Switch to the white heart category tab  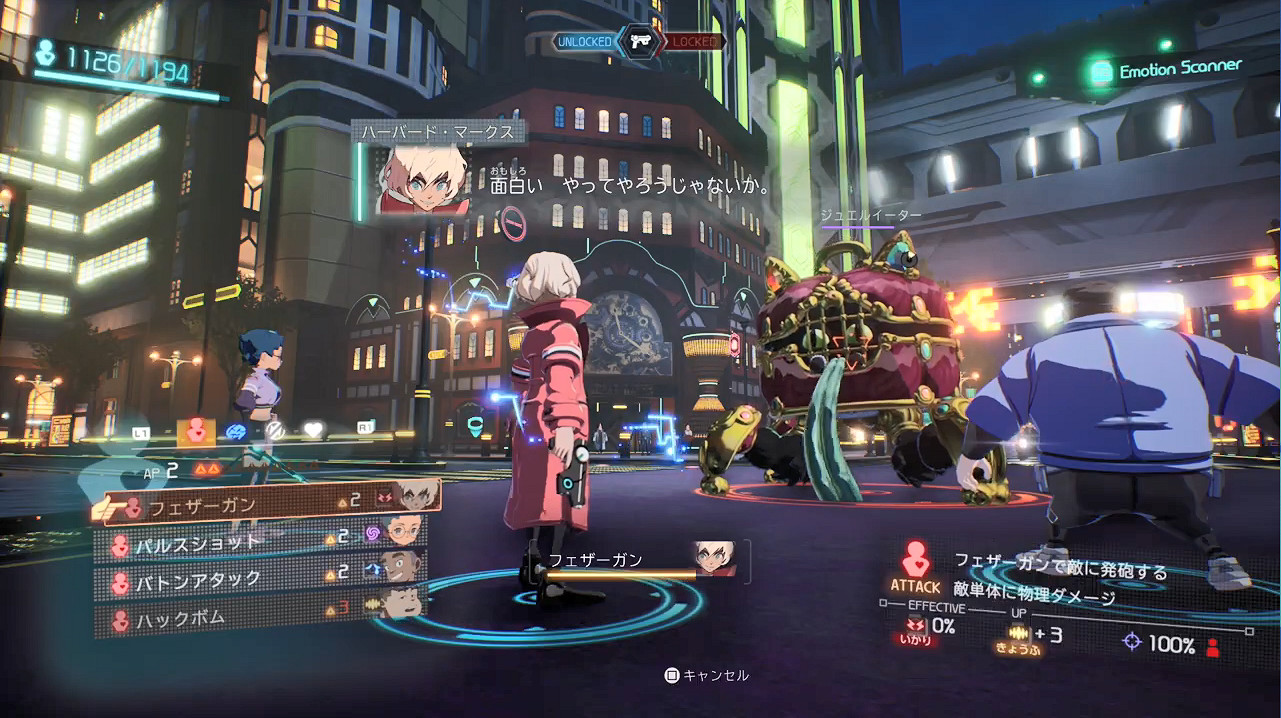(x=314, y=430)
